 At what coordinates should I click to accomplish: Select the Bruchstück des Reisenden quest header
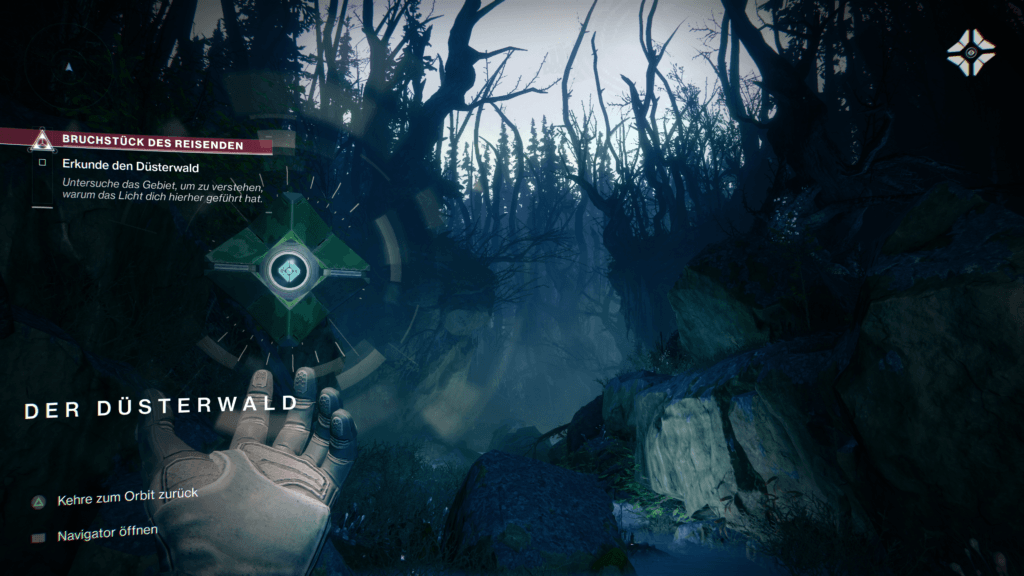[151, 141]
